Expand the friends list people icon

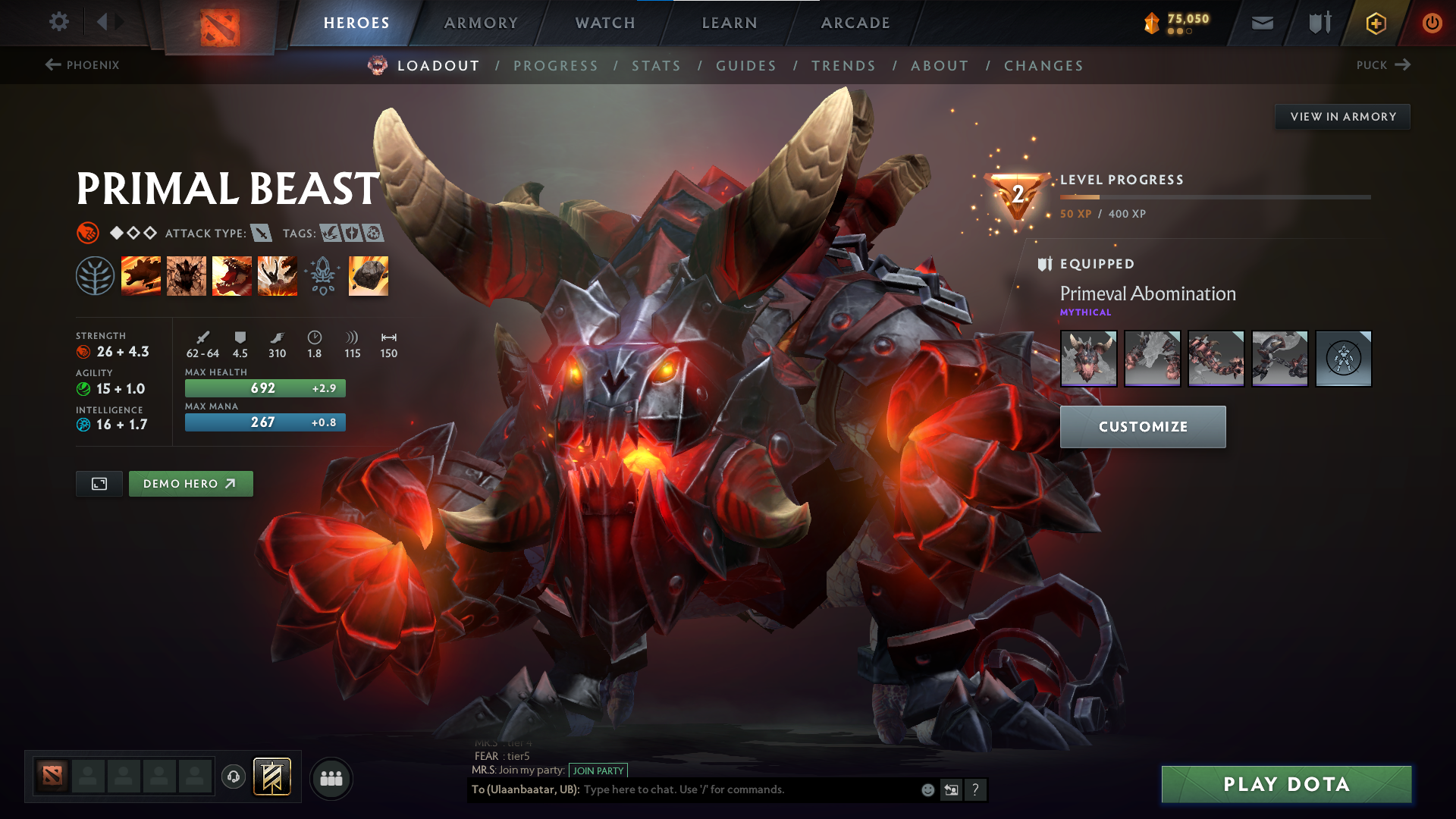click(331, 777)
